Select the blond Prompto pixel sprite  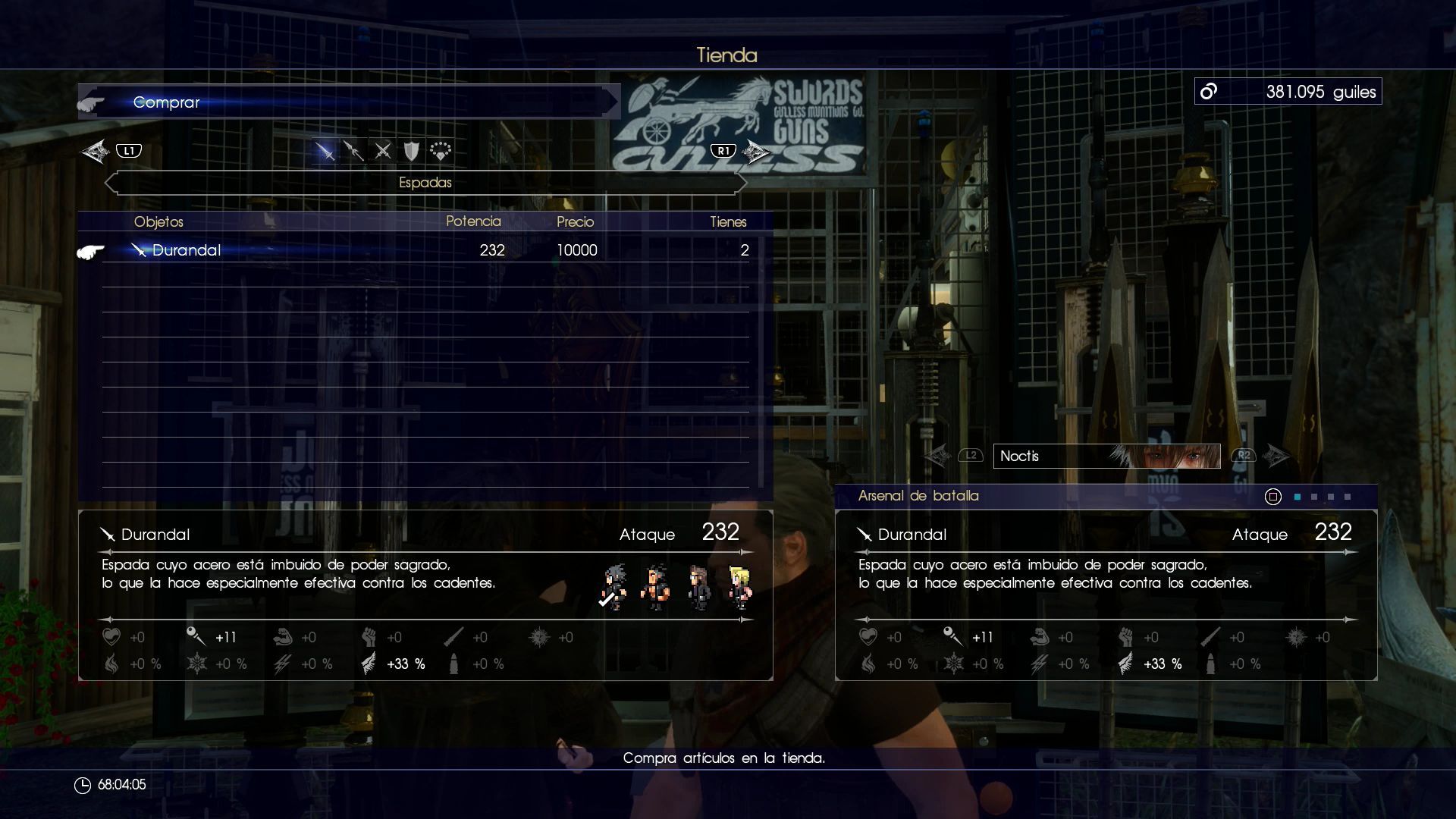(739, 587)
